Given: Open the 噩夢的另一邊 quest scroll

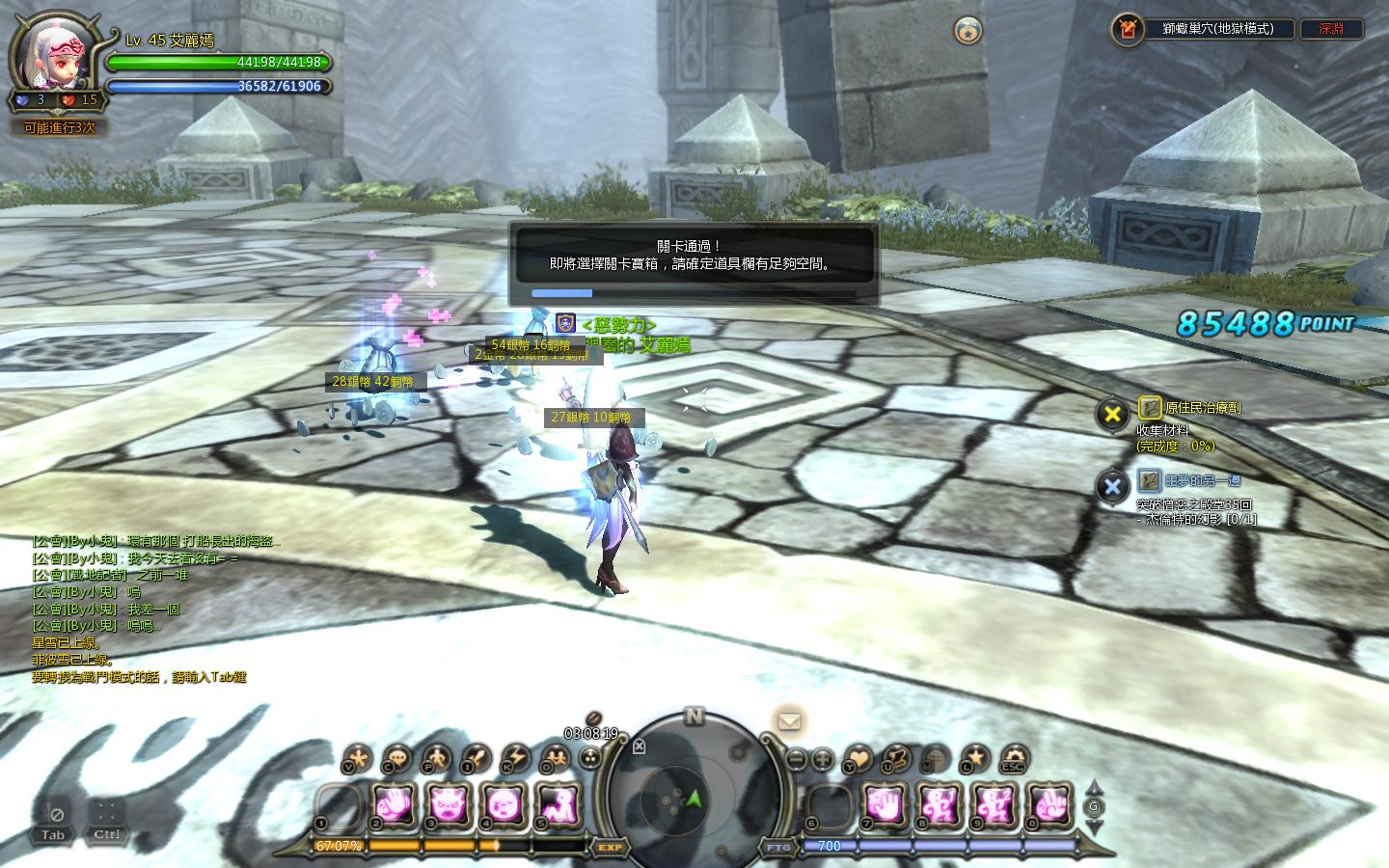Looking at the screenshot, I should 1149,480.
